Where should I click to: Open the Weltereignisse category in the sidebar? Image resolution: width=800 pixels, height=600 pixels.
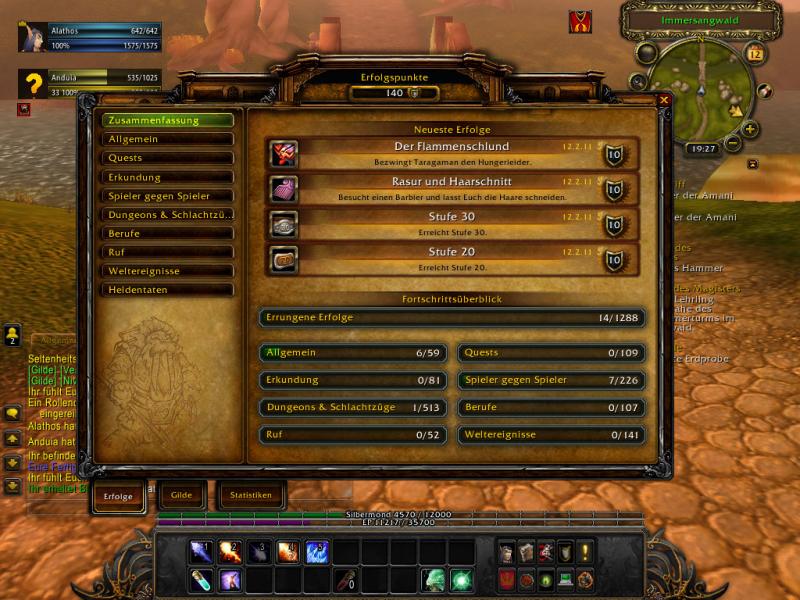[x=167, y=271]
